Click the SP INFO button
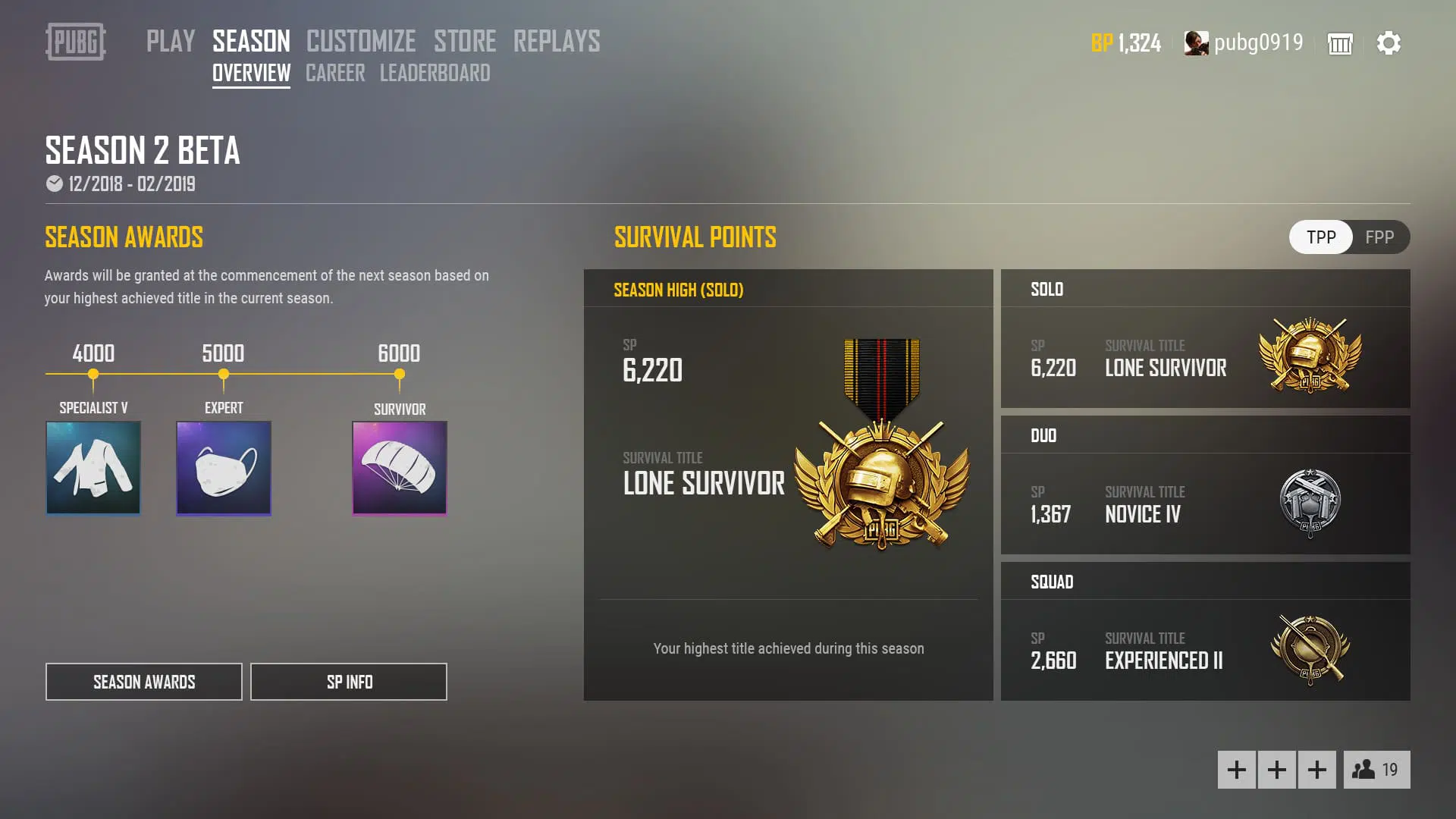1456x819 pixels. (x=348, y=681)
